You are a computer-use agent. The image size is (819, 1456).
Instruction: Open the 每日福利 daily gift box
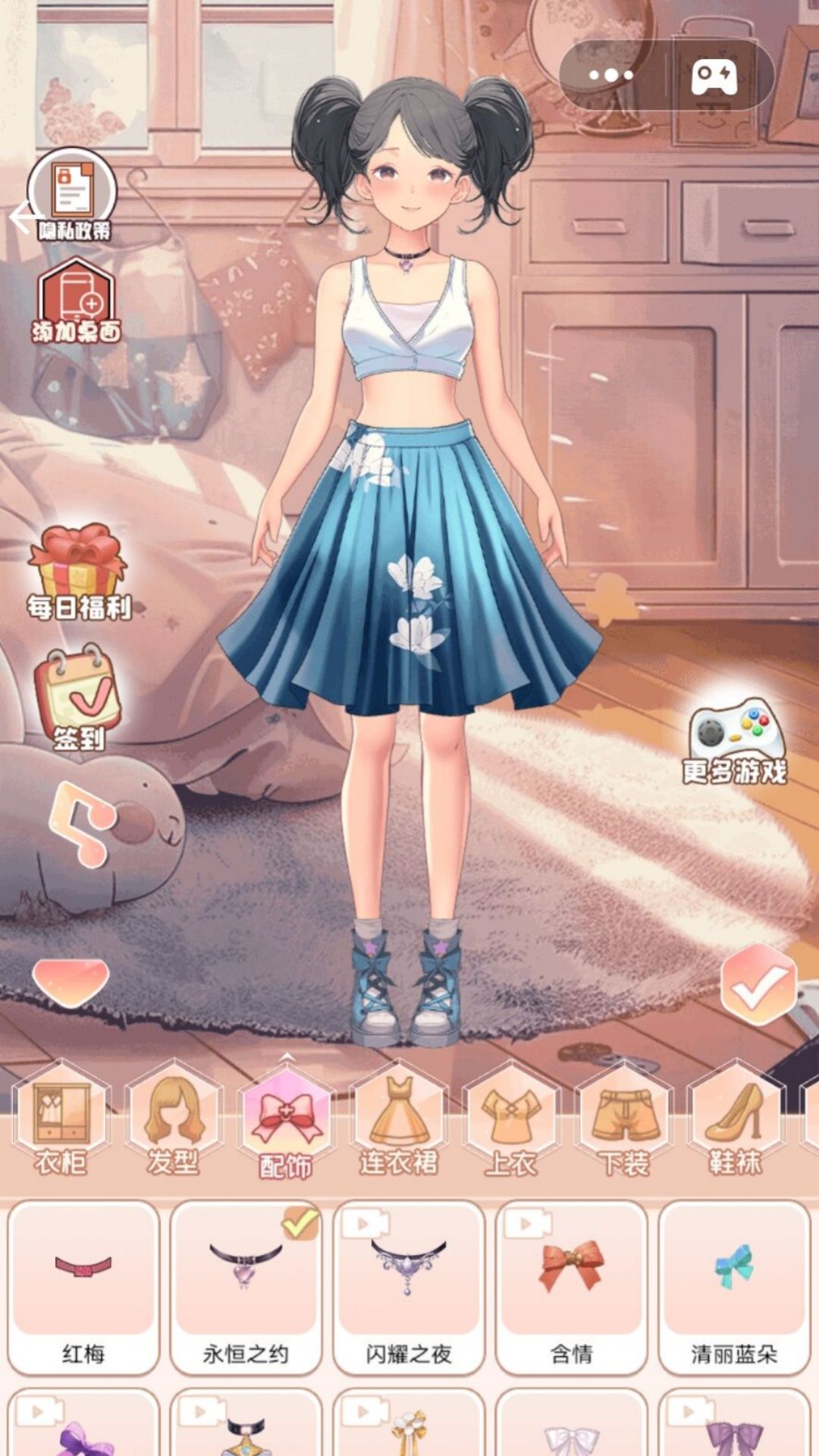(78, 571)
